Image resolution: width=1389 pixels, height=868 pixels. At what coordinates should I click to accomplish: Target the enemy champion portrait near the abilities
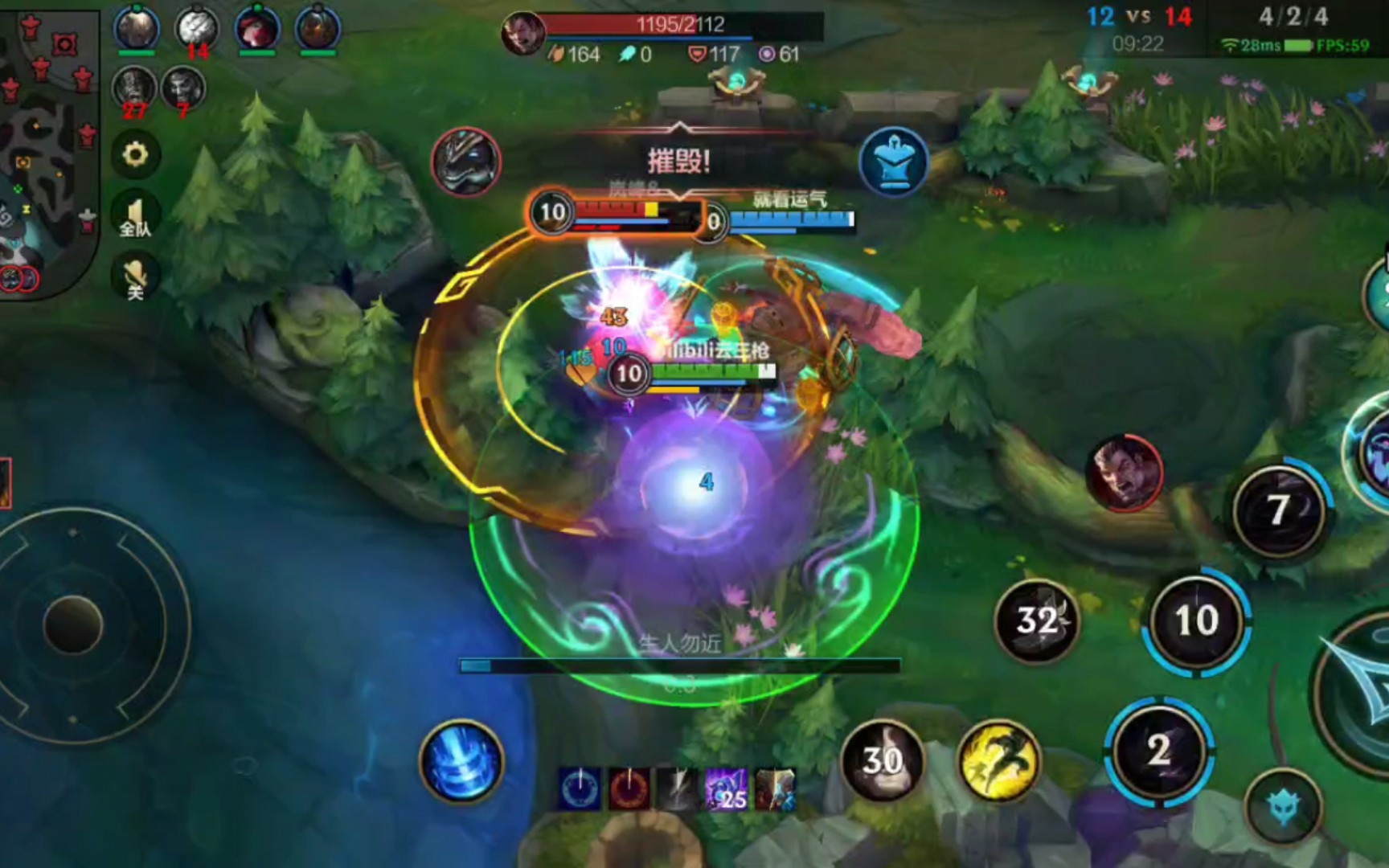[1124, 474]
